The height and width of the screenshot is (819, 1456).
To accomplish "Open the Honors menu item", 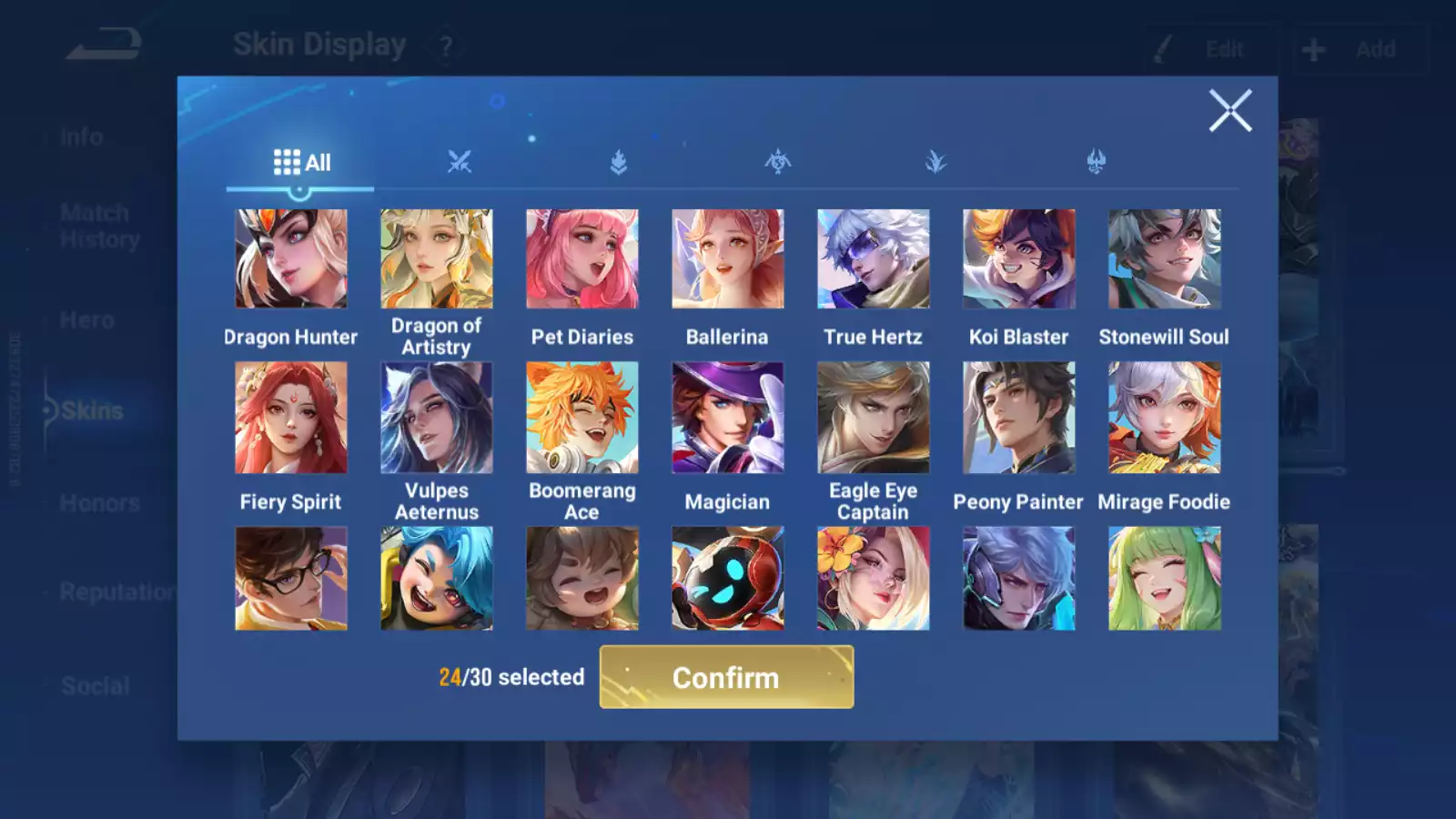I will tap(100, 502).
